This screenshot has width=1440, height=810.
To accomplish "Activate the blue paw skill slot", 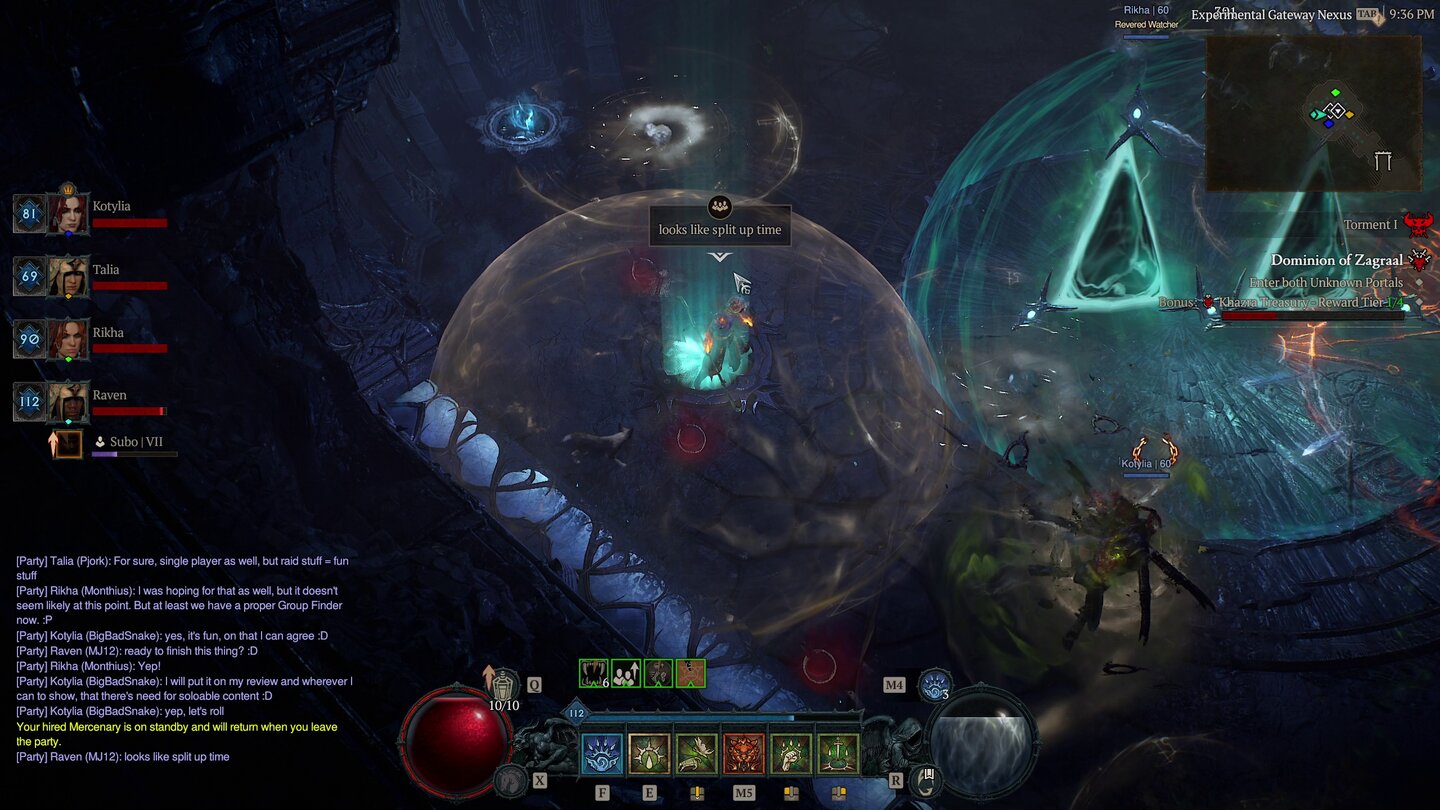I will pyautogui.click(x=602, y=754).
